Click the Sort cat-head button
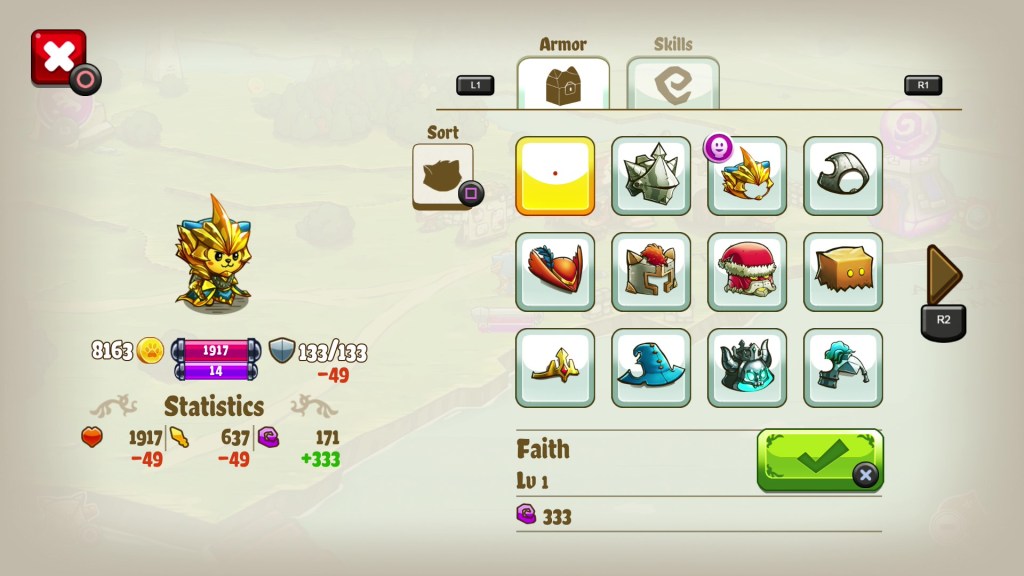This screenshot has width=1024, height=576. pyautogui.click(x=442, y=175)
